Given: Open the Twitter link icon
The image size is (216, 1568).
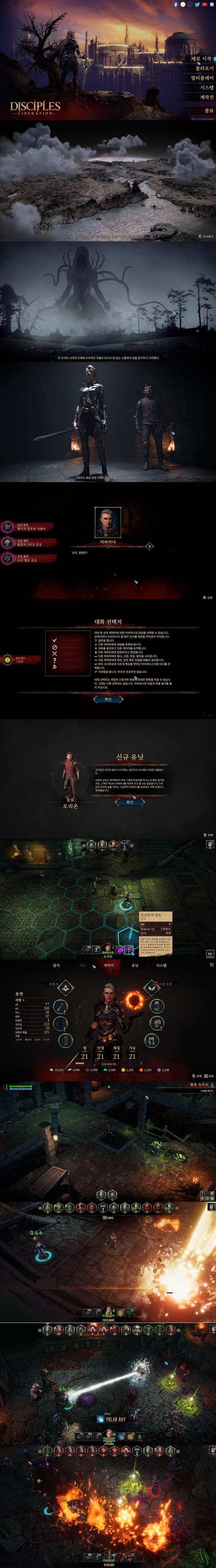Looking at the screenshot, I should pos(197,4).
